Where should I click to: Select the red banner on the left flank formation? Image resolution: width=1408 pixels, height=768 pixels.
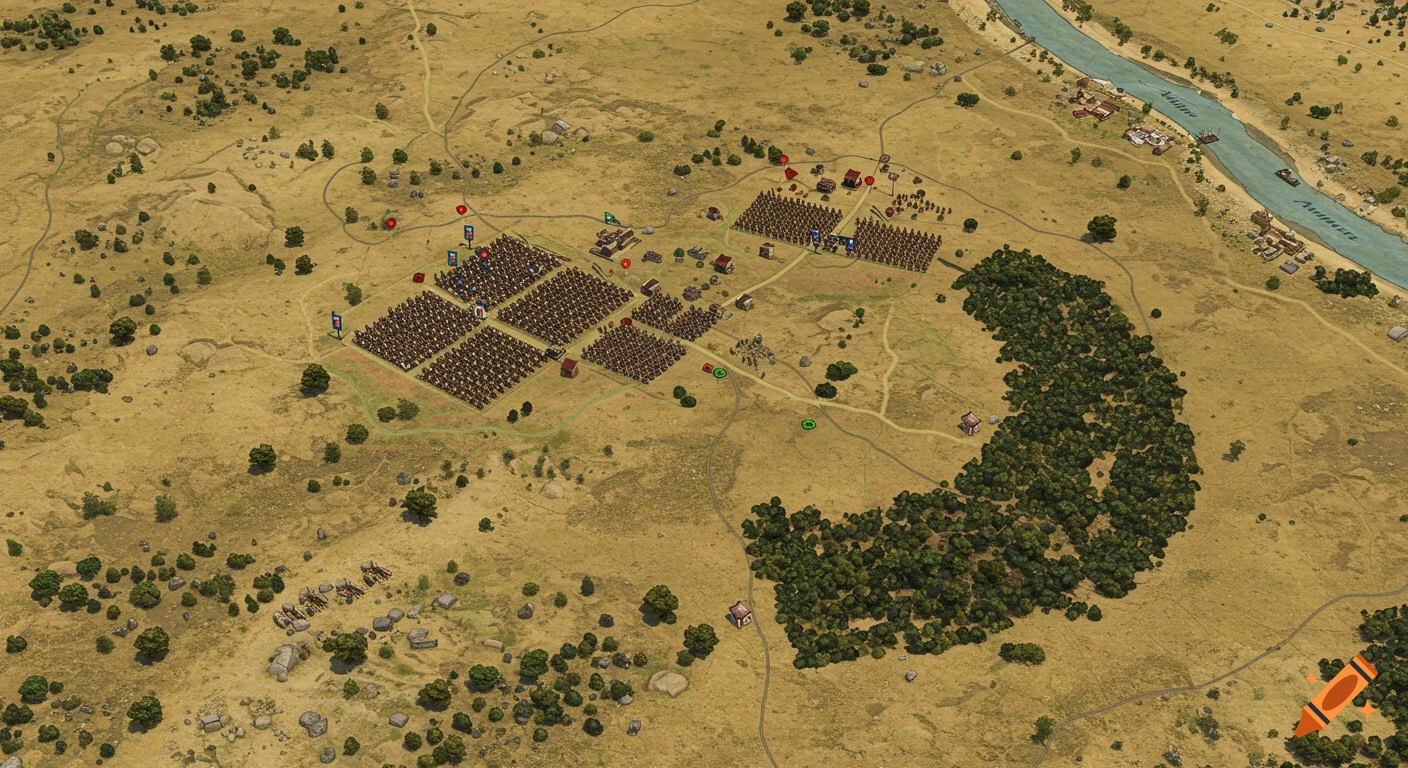(x=418, y=277)
